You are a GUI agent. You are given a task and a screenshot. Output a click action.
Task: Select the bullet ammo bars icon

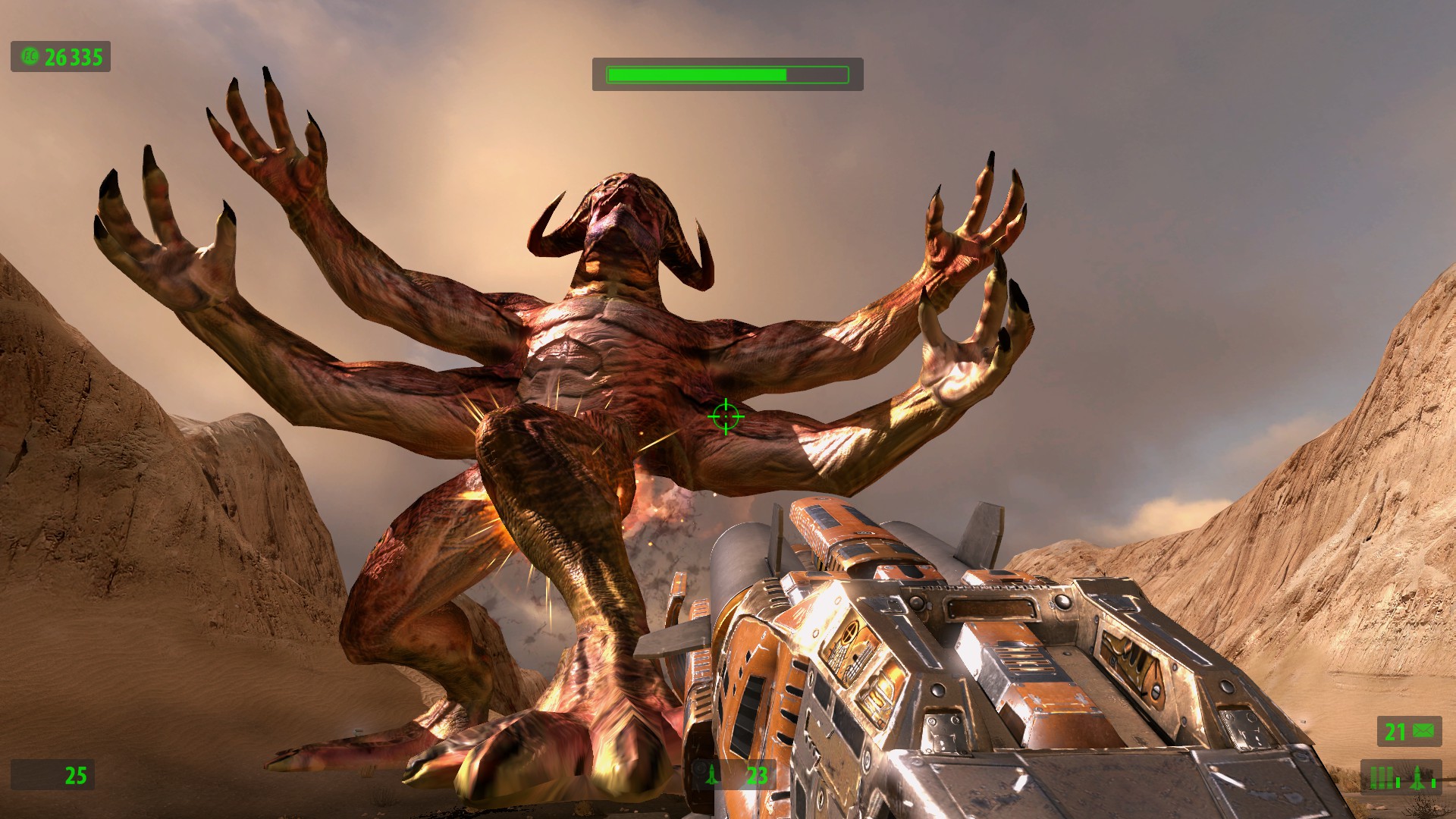point(1382,777)
